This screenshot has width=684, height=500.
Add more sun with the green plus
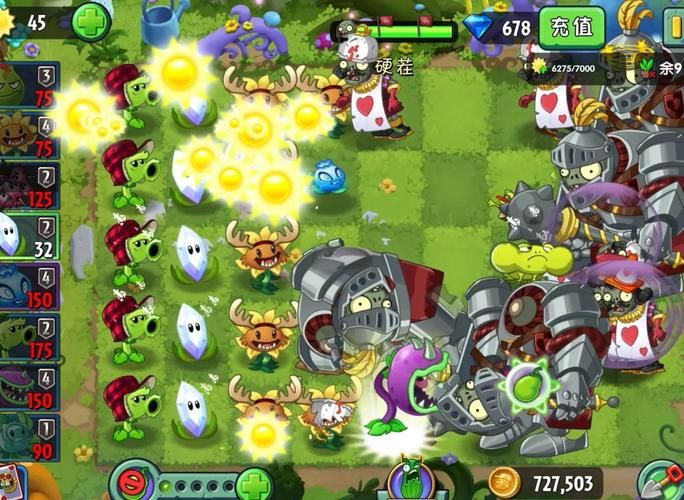pos(91,22)
